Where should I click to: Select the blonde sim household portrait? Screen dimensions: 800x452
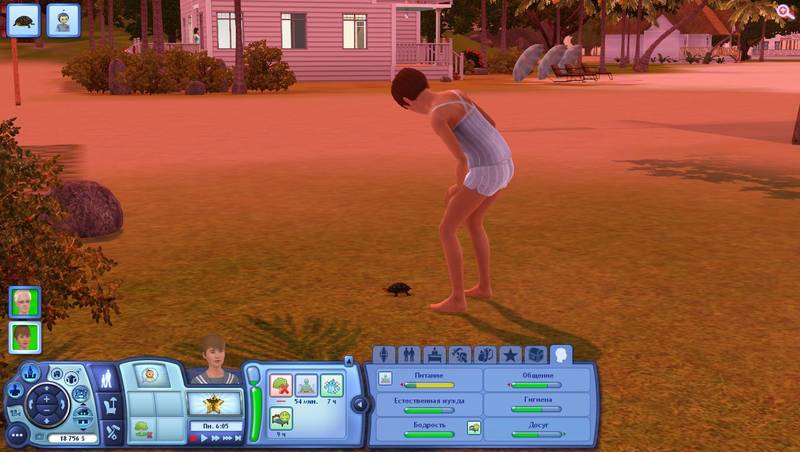pos(25,302)
